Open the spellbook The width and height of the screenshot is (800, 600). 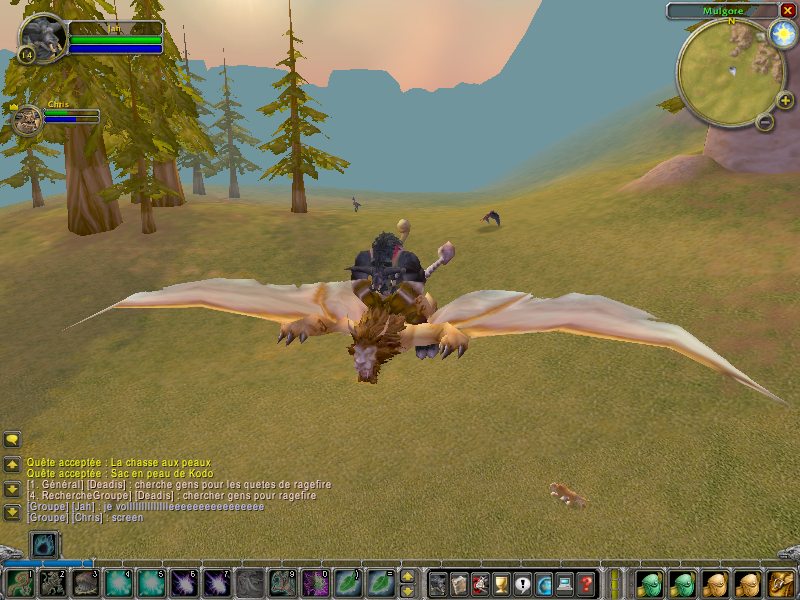coord(459,583)
